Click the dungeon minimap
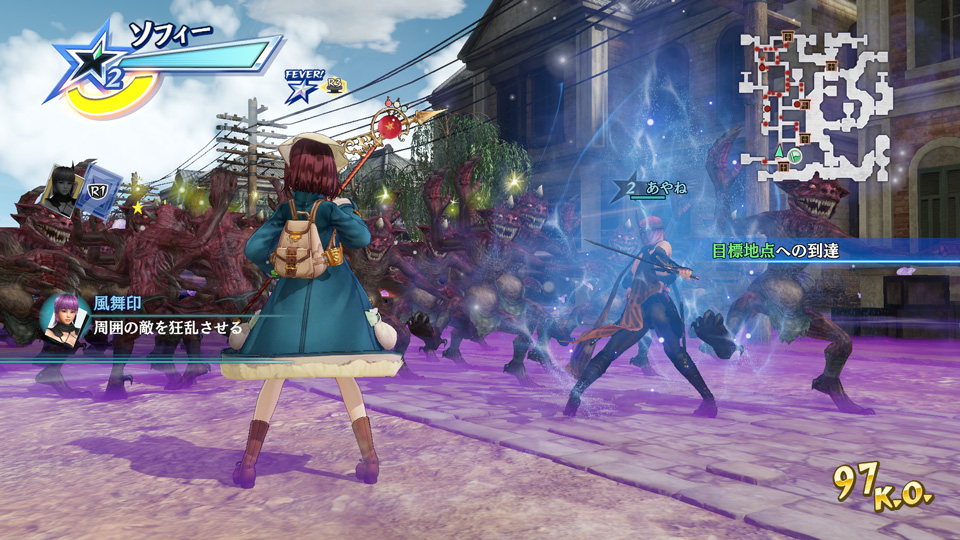The width and height of the screenshot is (960, 540). 815,104
